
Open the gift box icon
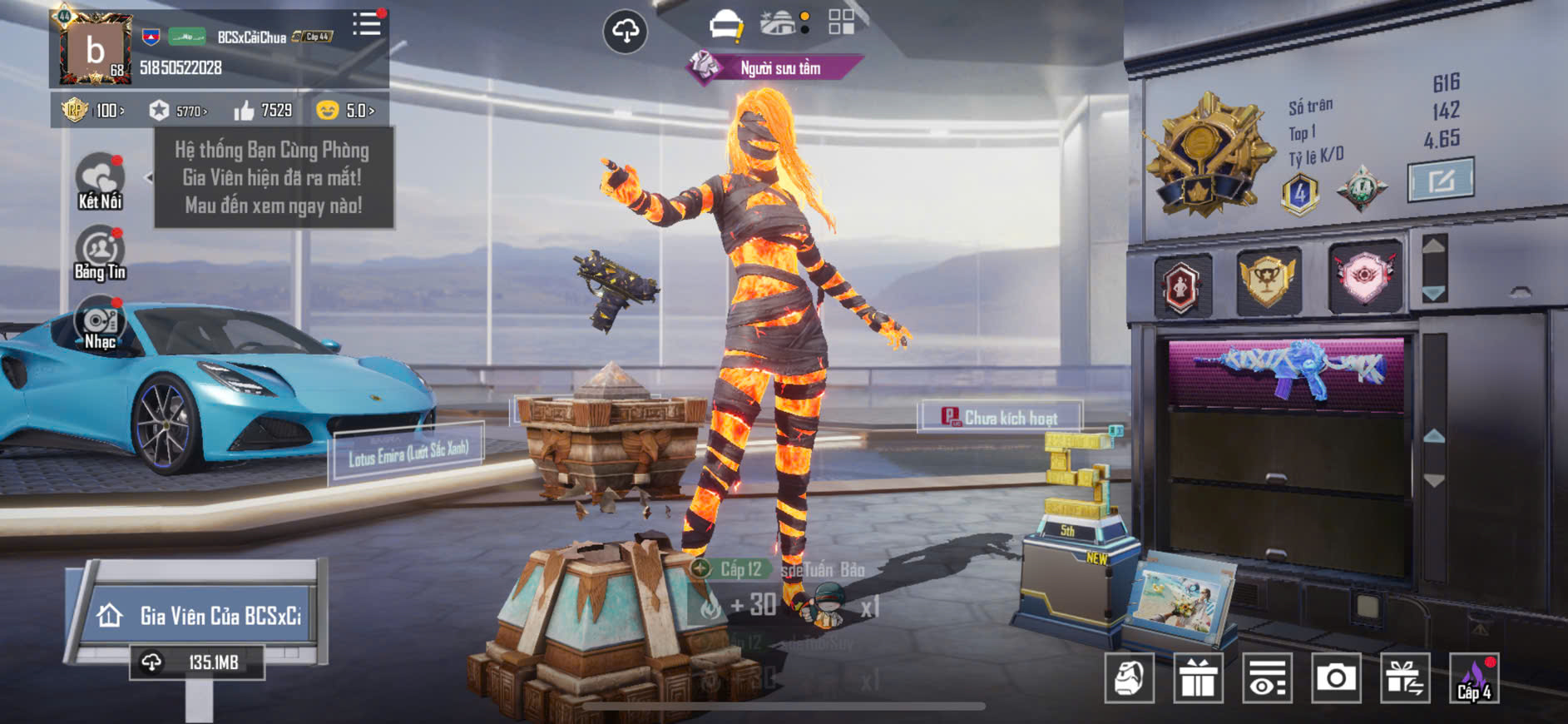pos(1198,678)
